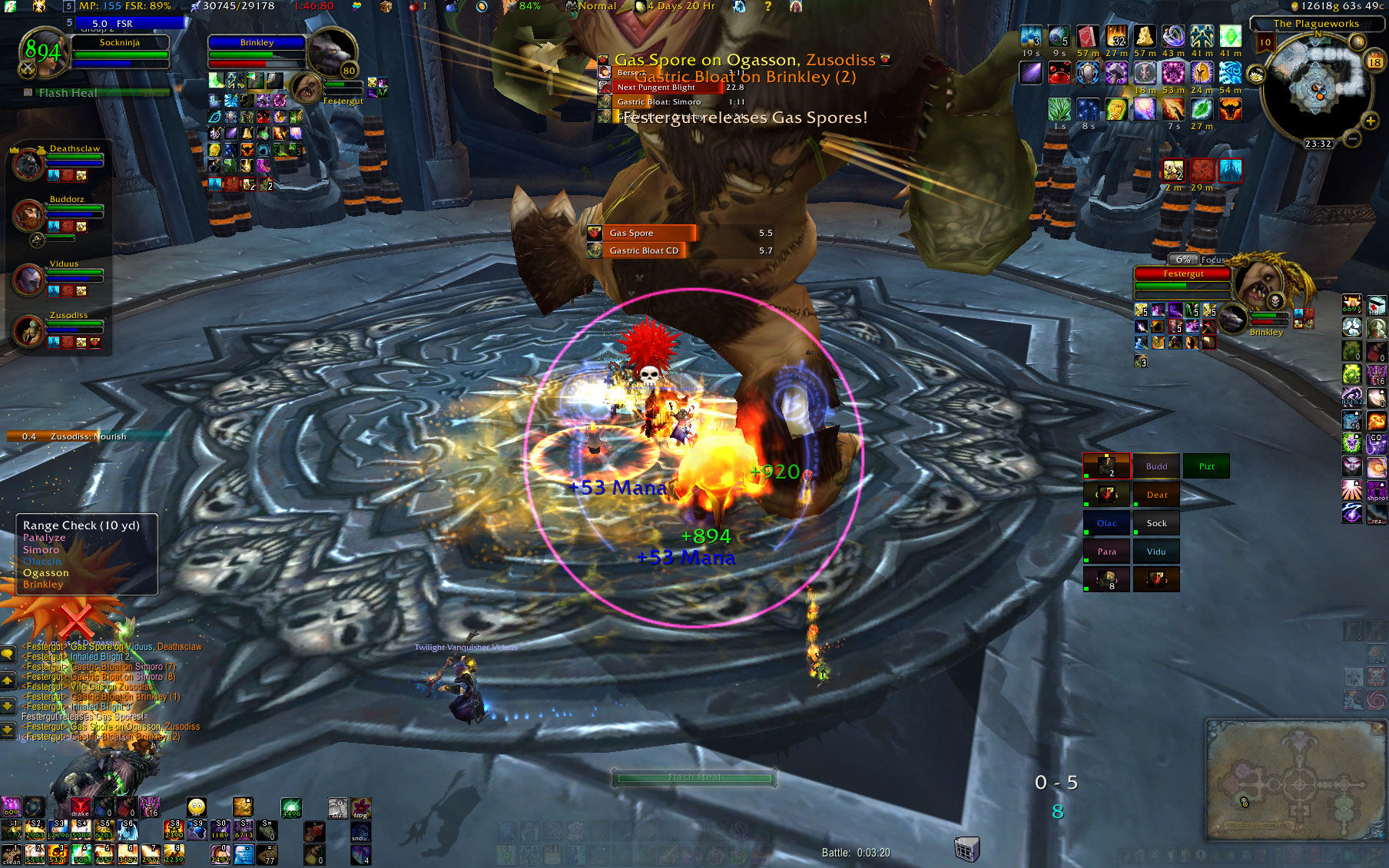The width and height of the screenshot is (1389, 868).
Task: Activate the 'frog' flower action button
Action: pos(361,807)
